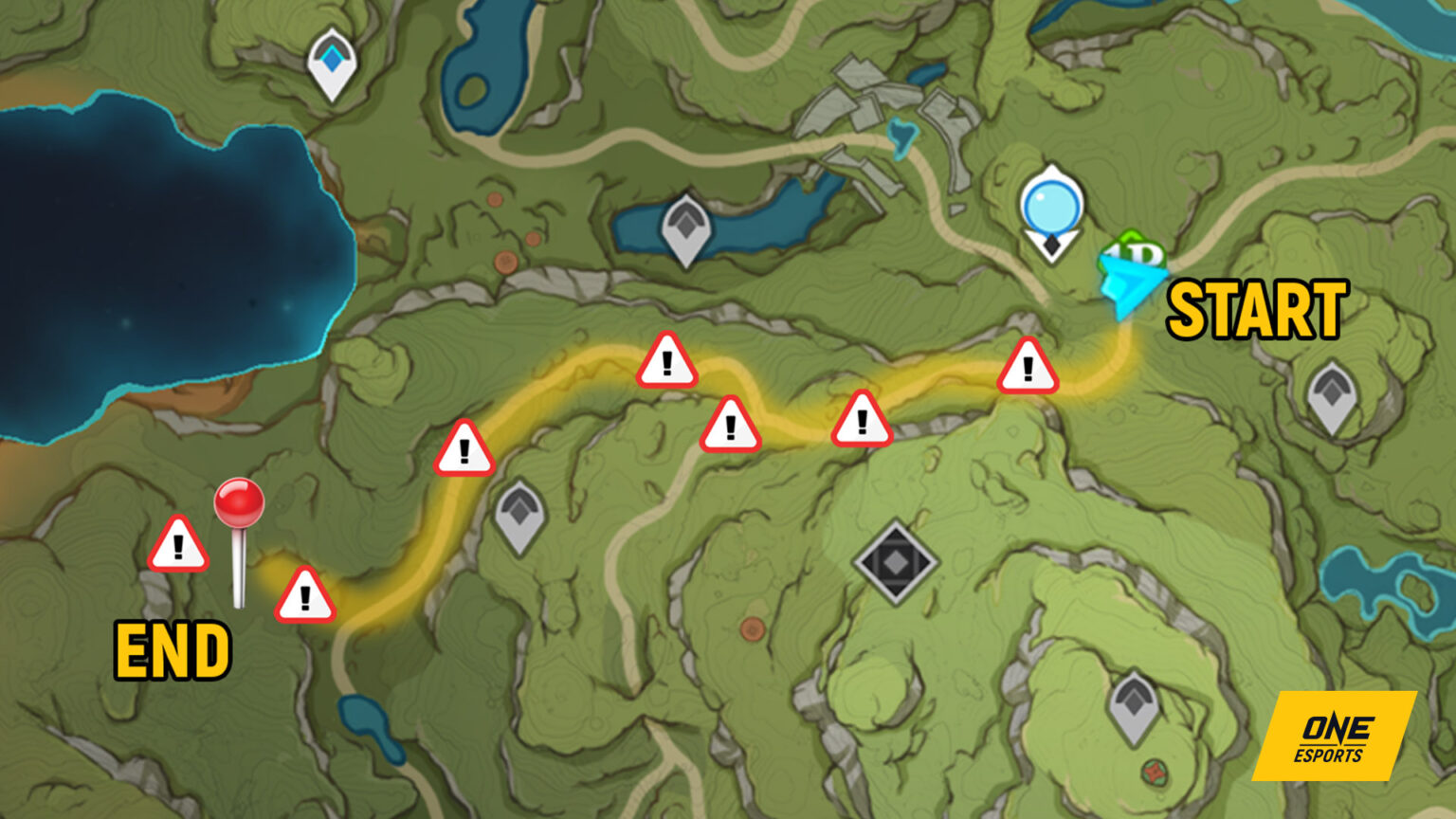Select the blue-gem waypoint marker at top left
Screen dimensions: 1456x819
[x=332, y=59]
